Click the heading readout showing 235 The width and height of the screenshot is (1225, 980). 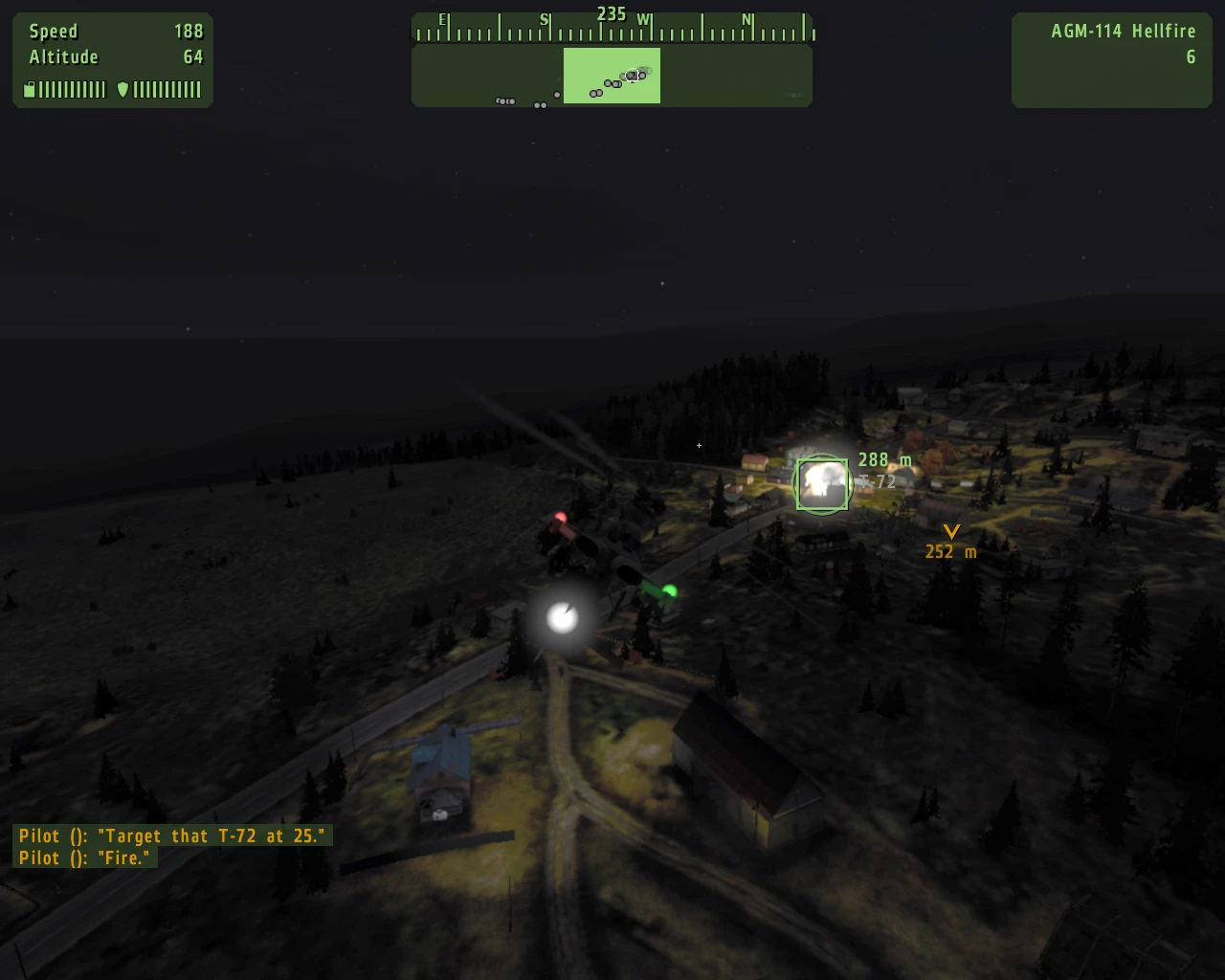[610, 14]
